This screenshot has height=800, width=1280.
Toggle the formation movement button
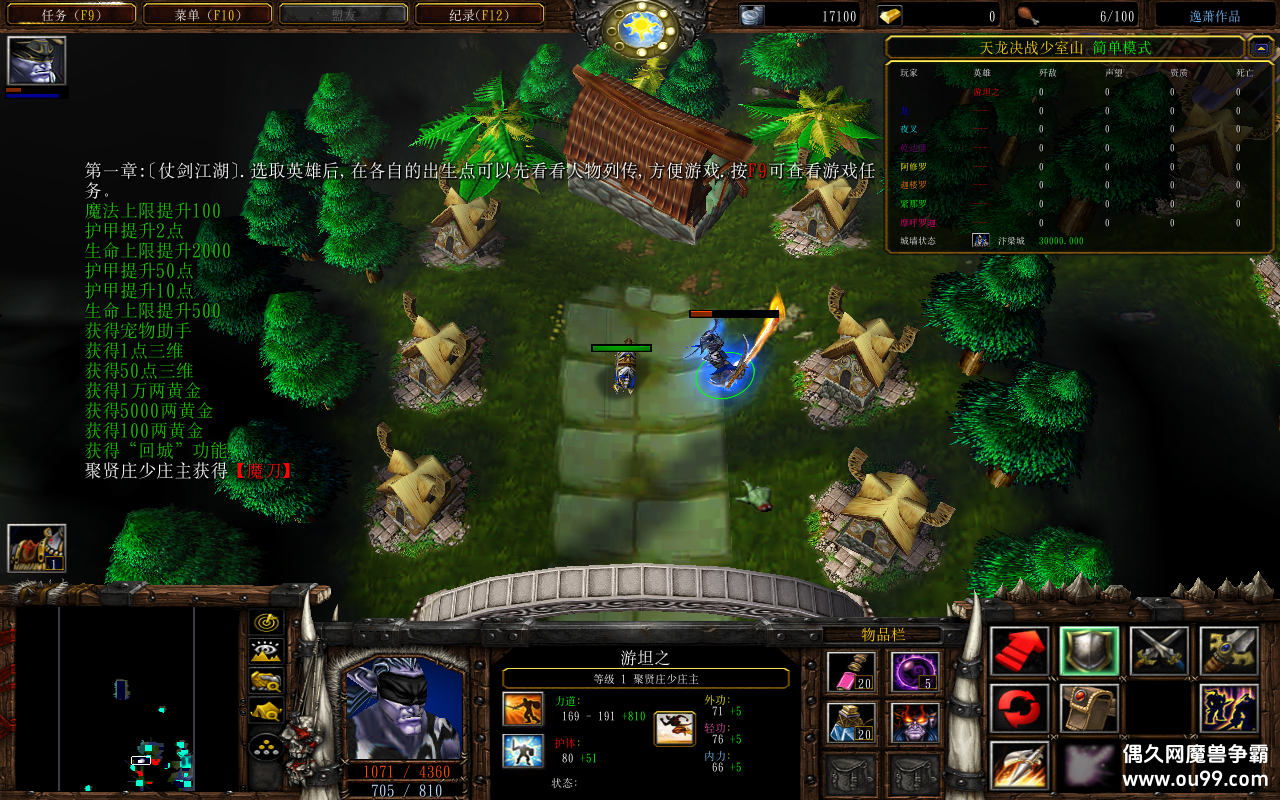[266, 747]
